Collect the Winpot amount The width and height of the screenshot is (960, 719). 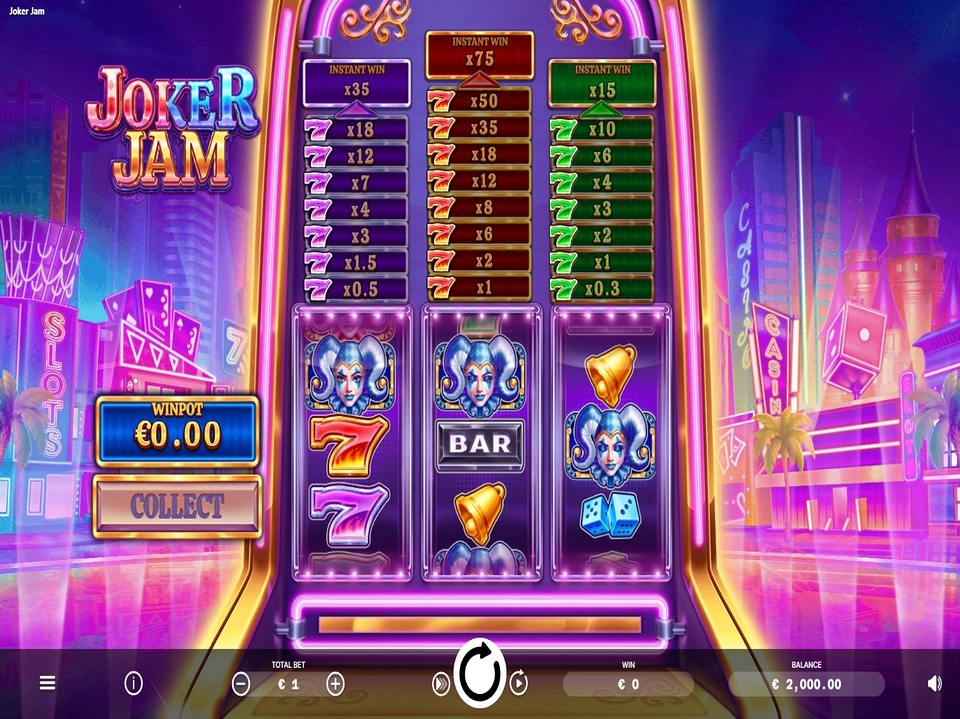[x=177, y=506]
